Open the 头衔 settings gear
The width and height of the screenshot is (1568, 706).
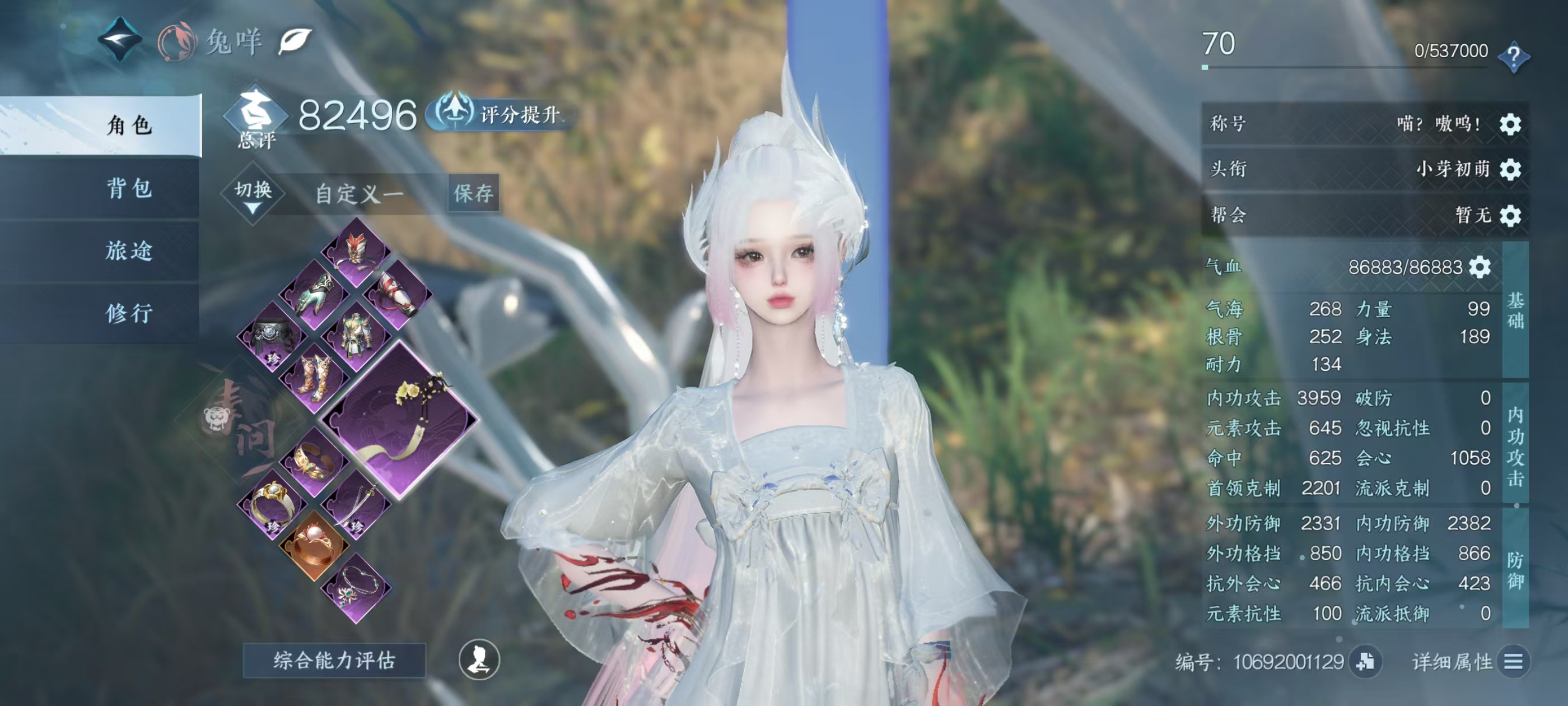[1510, 169]
